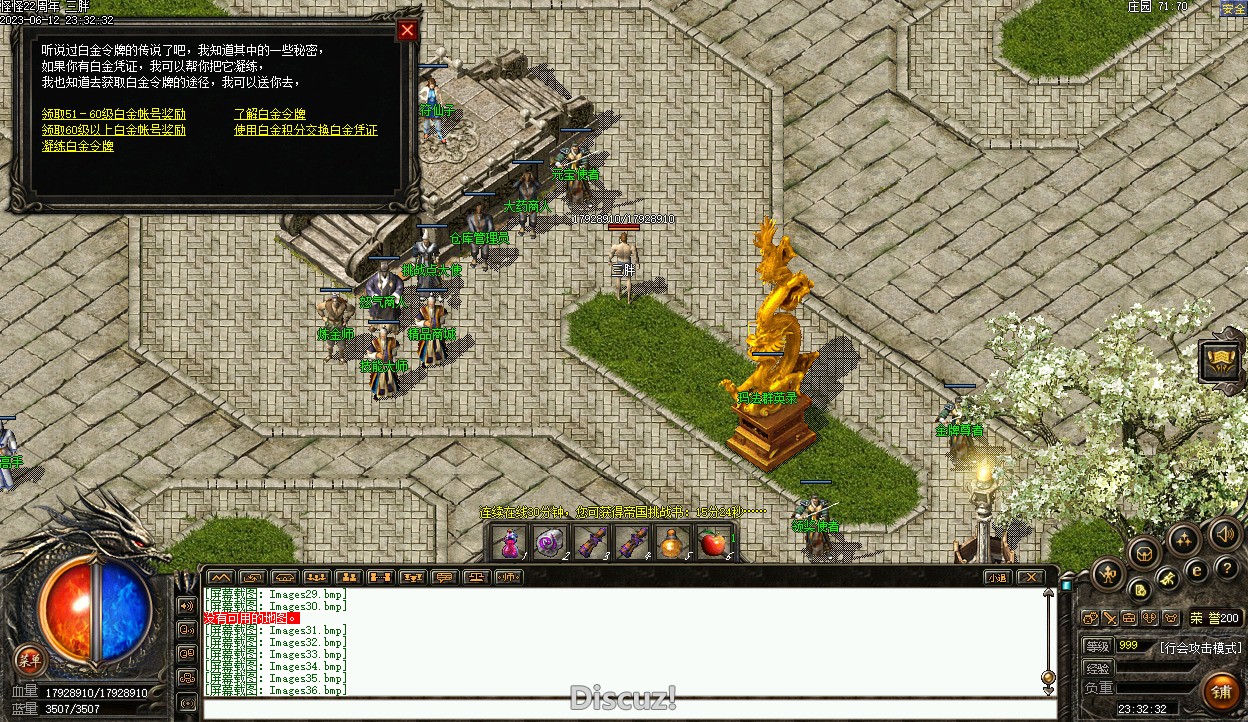Close the NPC dialogue window
The width and height of the screenshot is (1248, 722).
407,31
